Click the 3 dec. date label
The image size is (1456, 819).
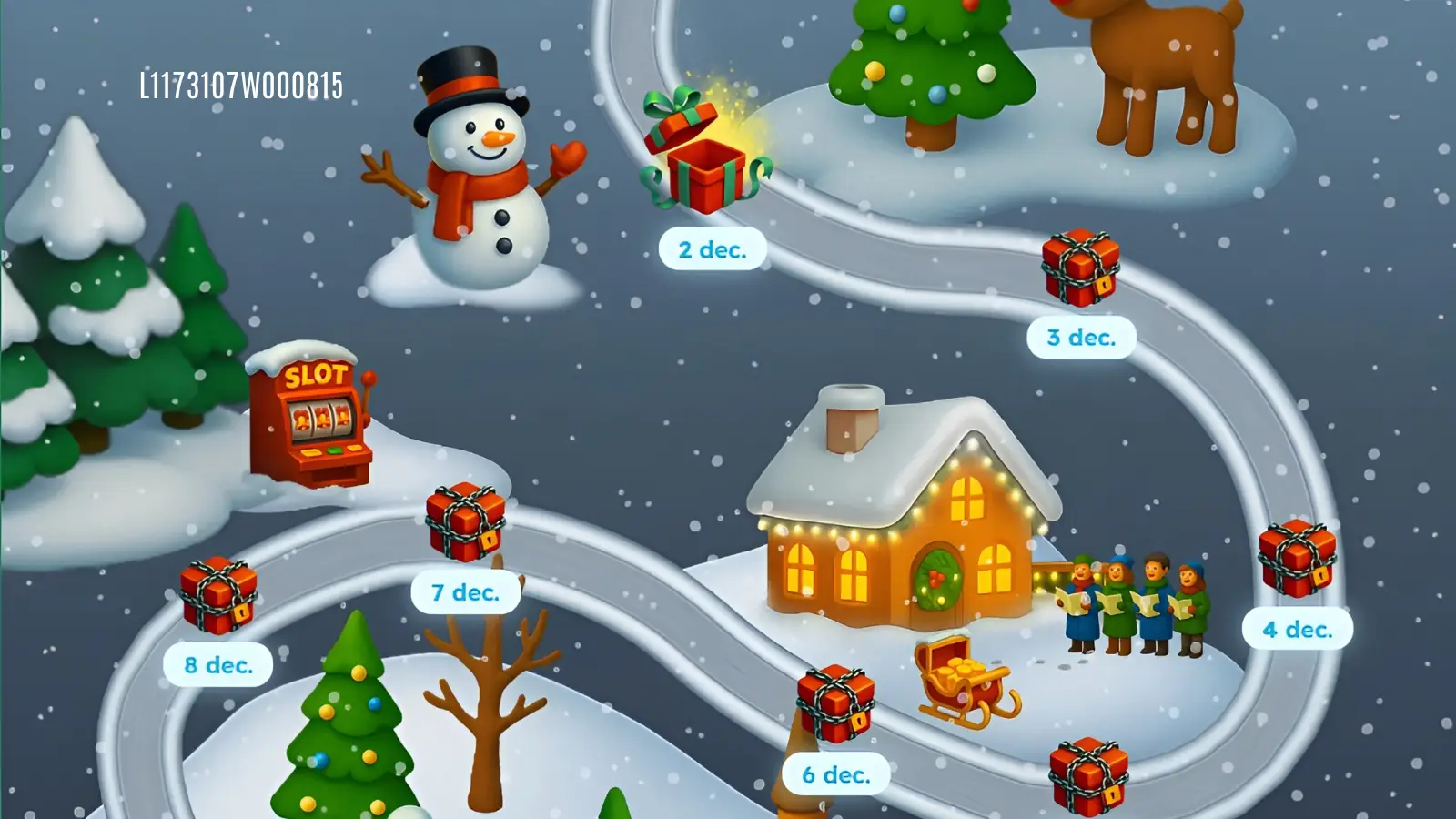[x=1082, y=336]
